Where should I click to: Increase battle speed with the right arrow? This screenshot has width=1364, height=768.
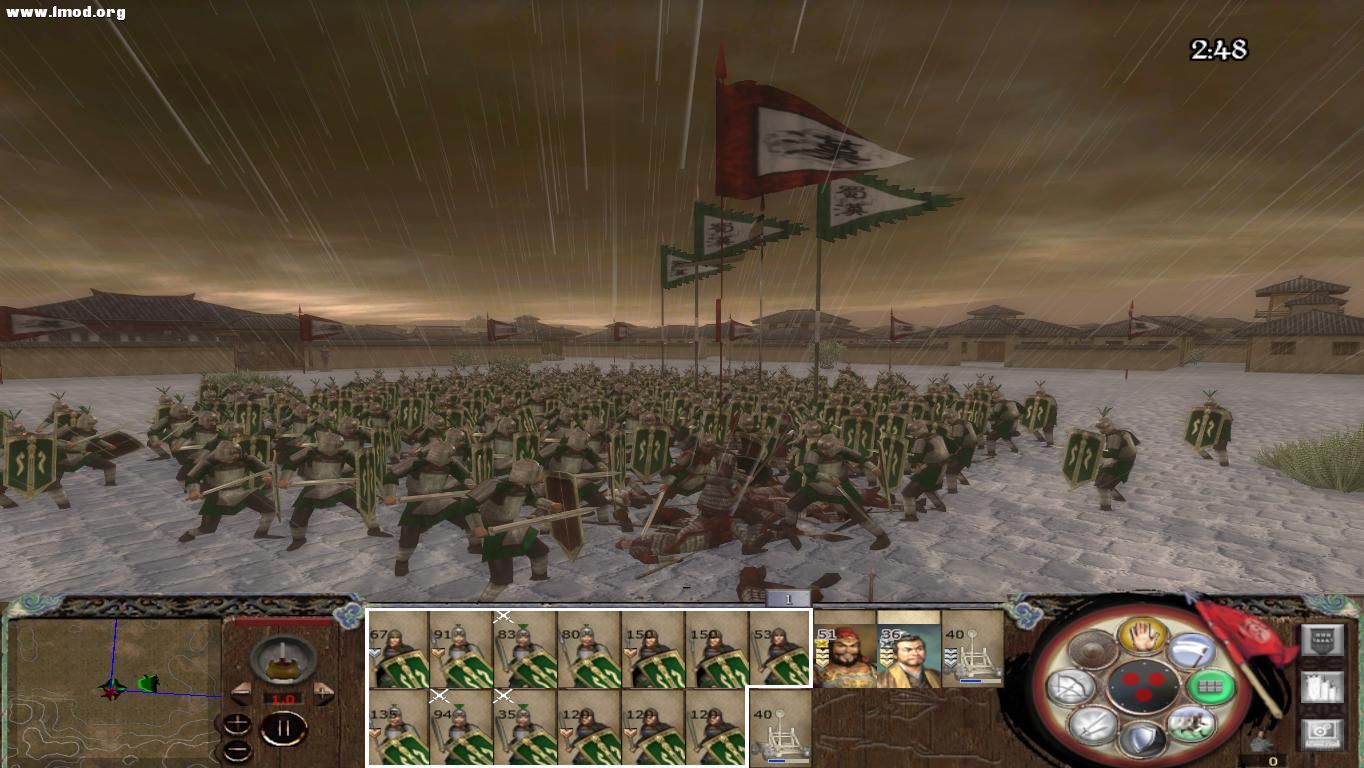[x=323, y=693]
